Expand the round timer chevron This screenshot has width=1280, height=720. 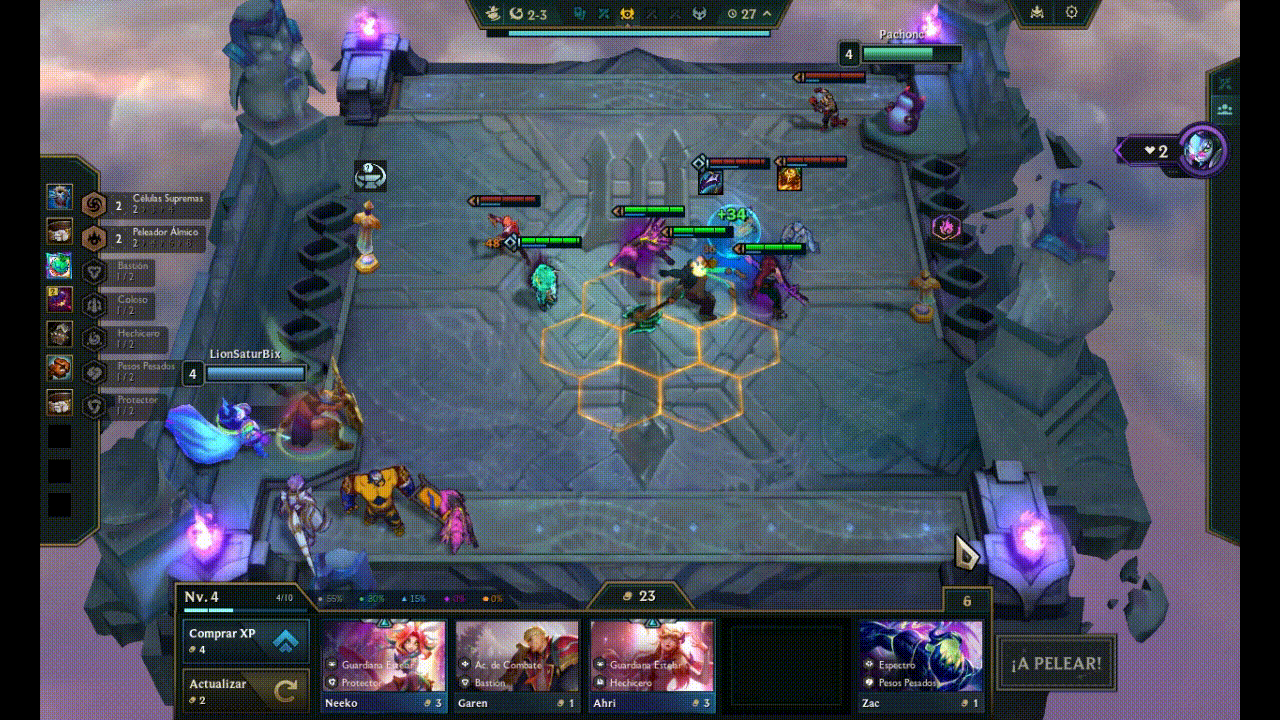coord(765,14)
